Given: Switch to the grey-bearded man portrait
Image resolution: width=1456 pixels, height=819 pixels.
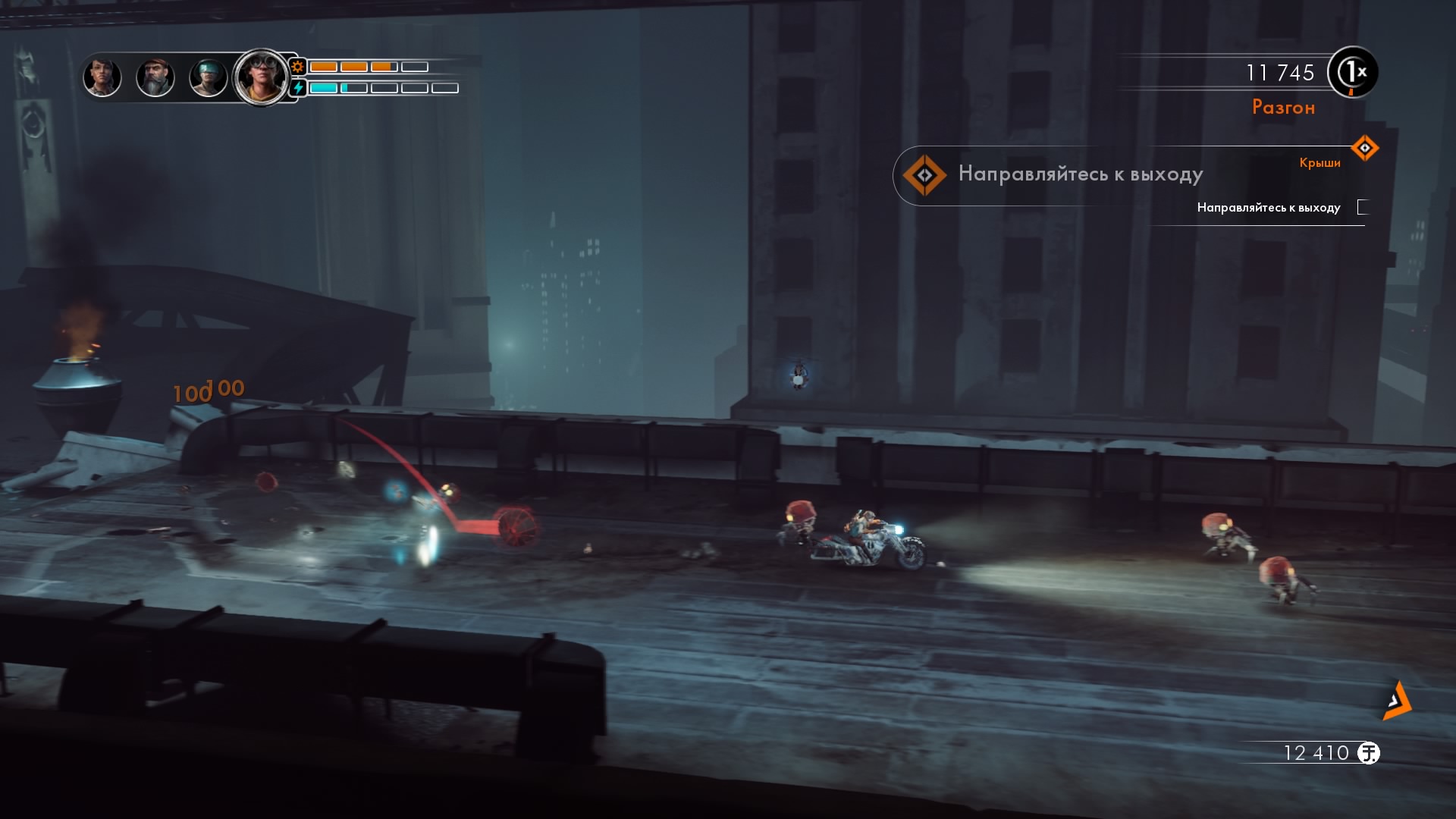Looking at the screenshot, I should point(155,78).
